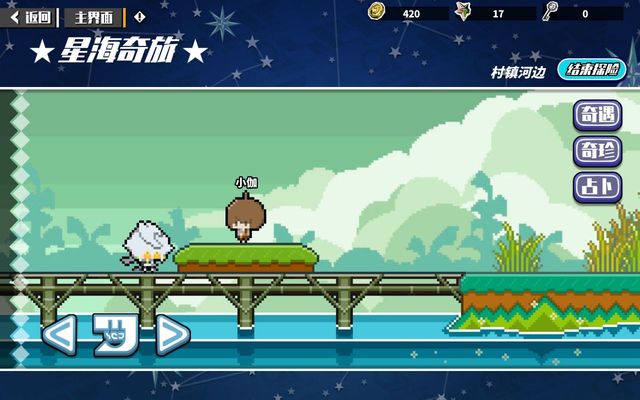640x400 pixels.
Task: Go back with the 返回 button
Action: tap(32, 17)
